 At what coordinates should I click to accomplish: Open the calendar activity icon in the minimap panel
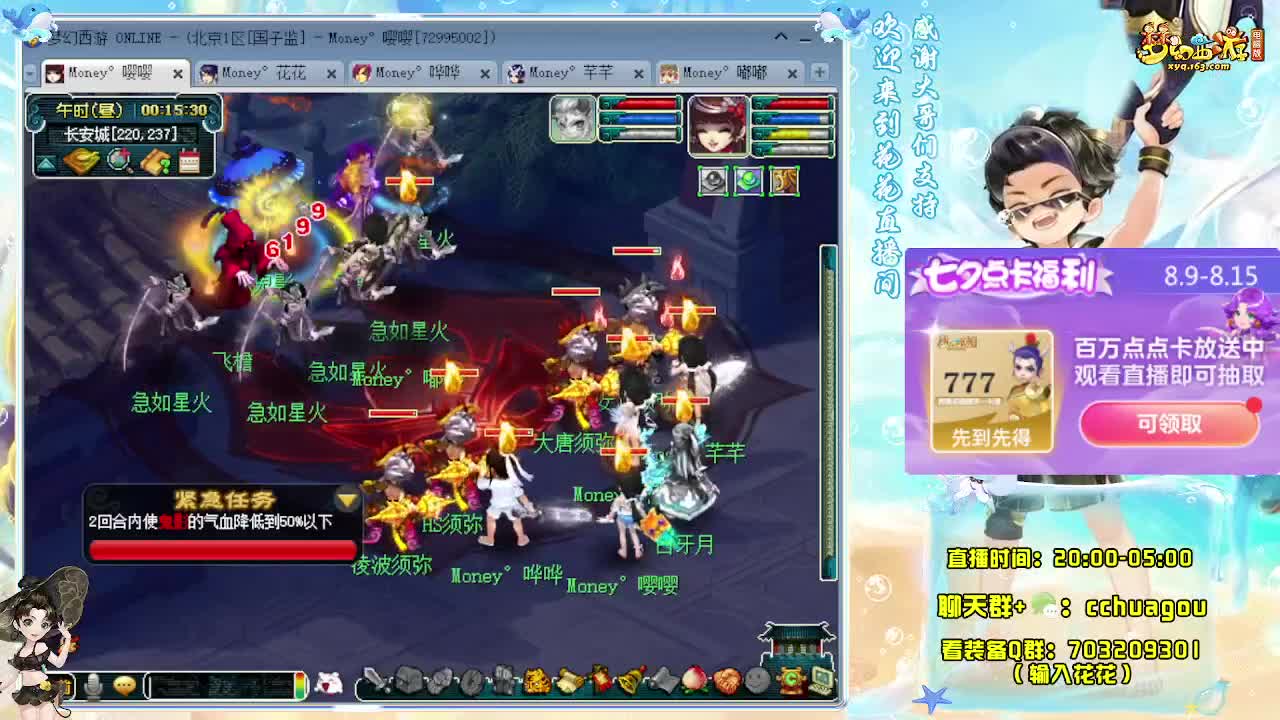coord(190,161)
